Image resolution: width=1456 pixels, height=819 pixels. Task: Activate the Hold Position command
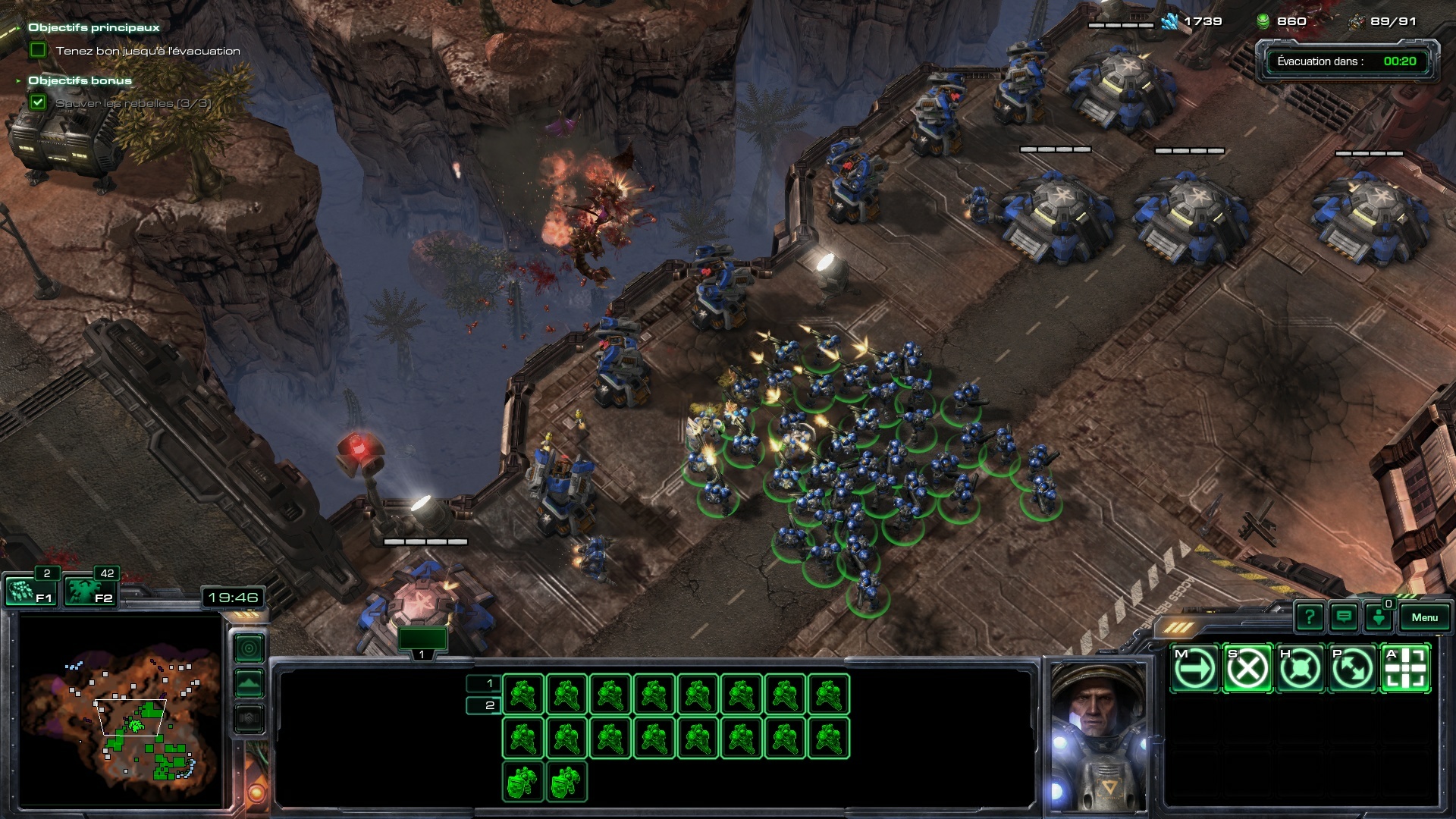(1300, 669)
